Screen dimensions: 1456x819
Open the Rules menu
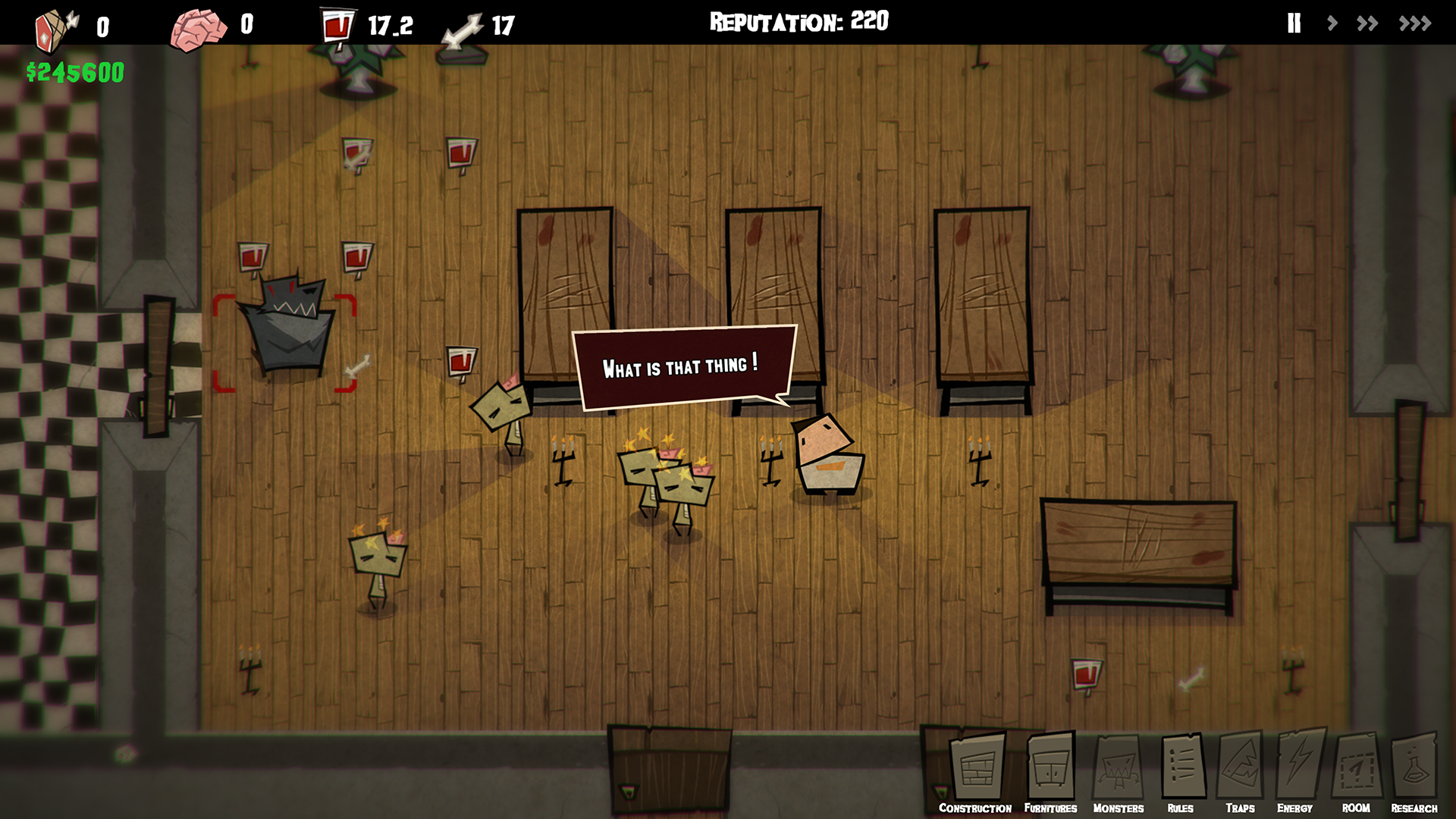pos(1181,772)
